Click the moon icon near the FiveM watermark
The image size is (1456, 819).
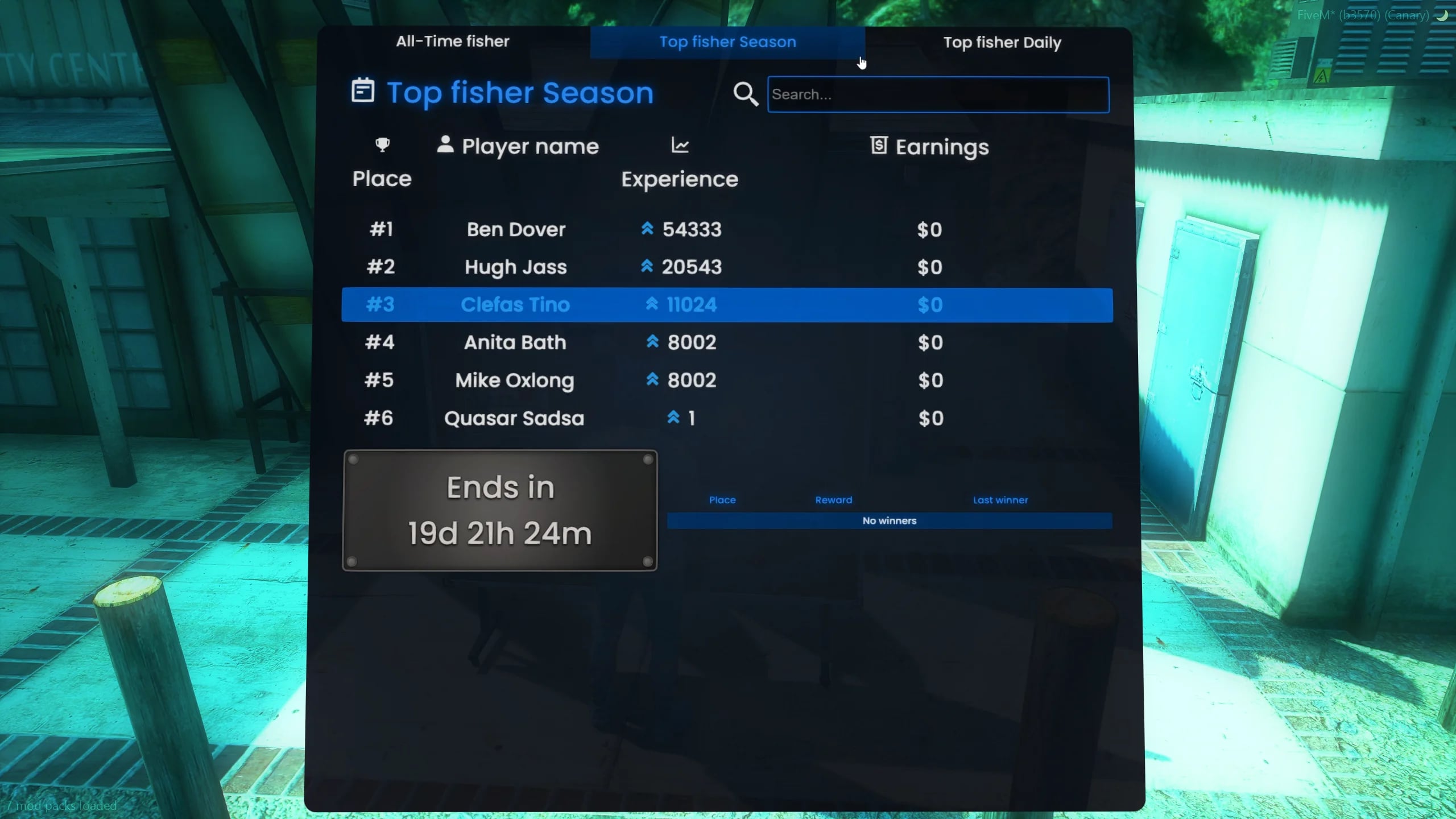(x=1443, y=15)
